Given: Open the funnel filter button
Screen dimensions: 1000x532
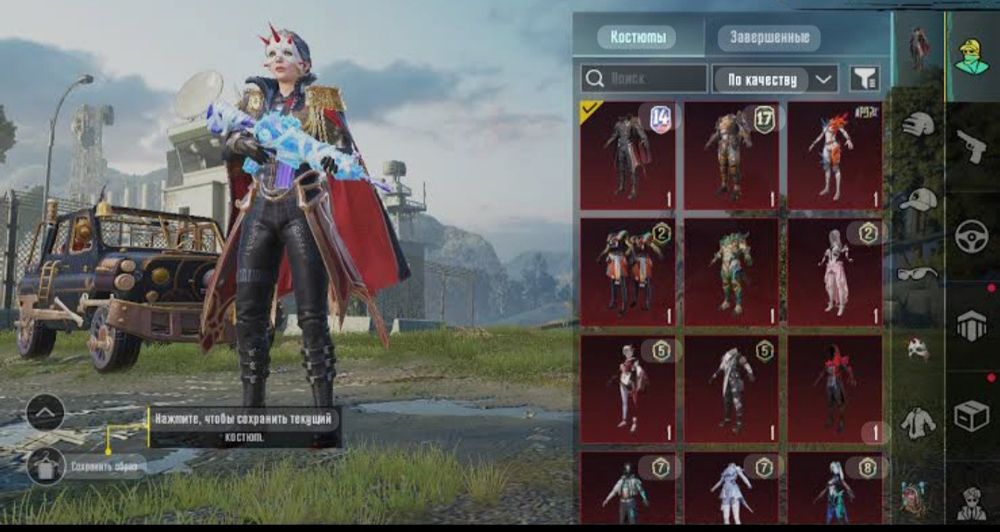Looking at the screenshot, I should coord(863,78).
